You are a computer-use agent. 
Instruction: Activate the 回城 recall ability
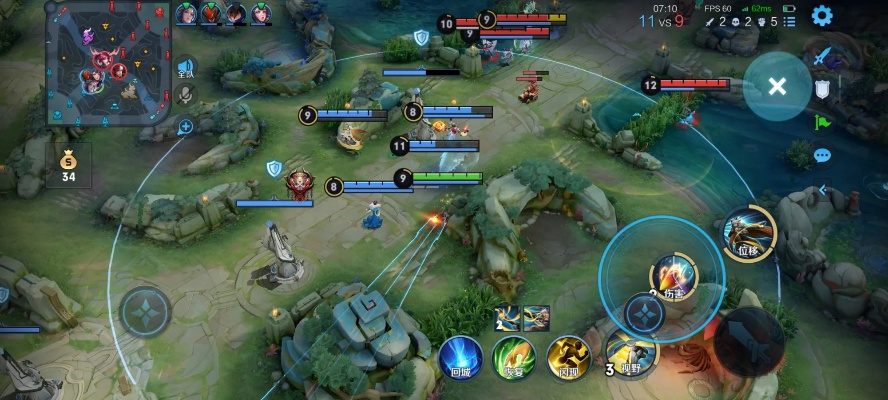point(461,355)
